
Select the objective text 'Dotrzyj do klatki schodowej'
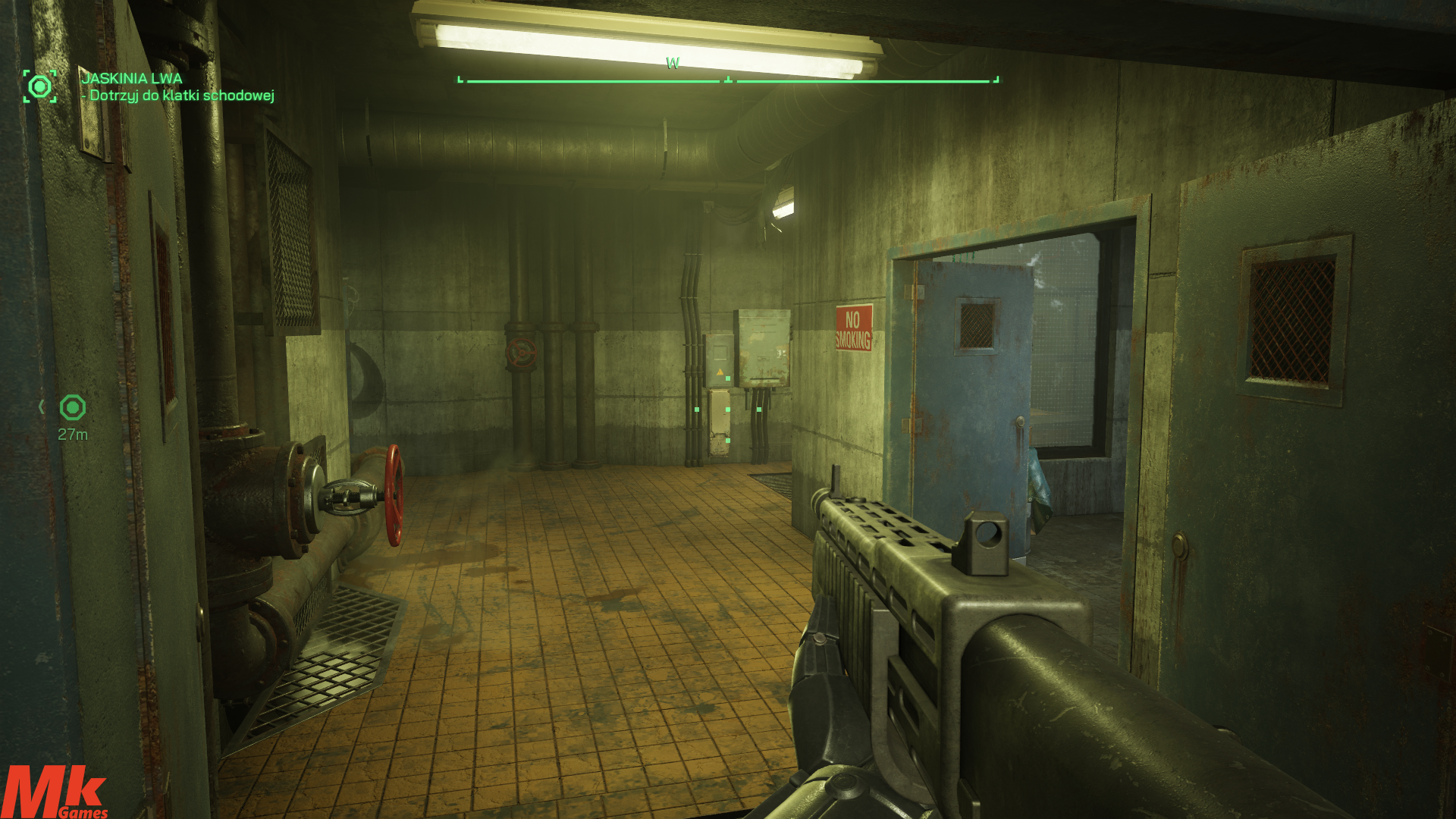(181, 96)
